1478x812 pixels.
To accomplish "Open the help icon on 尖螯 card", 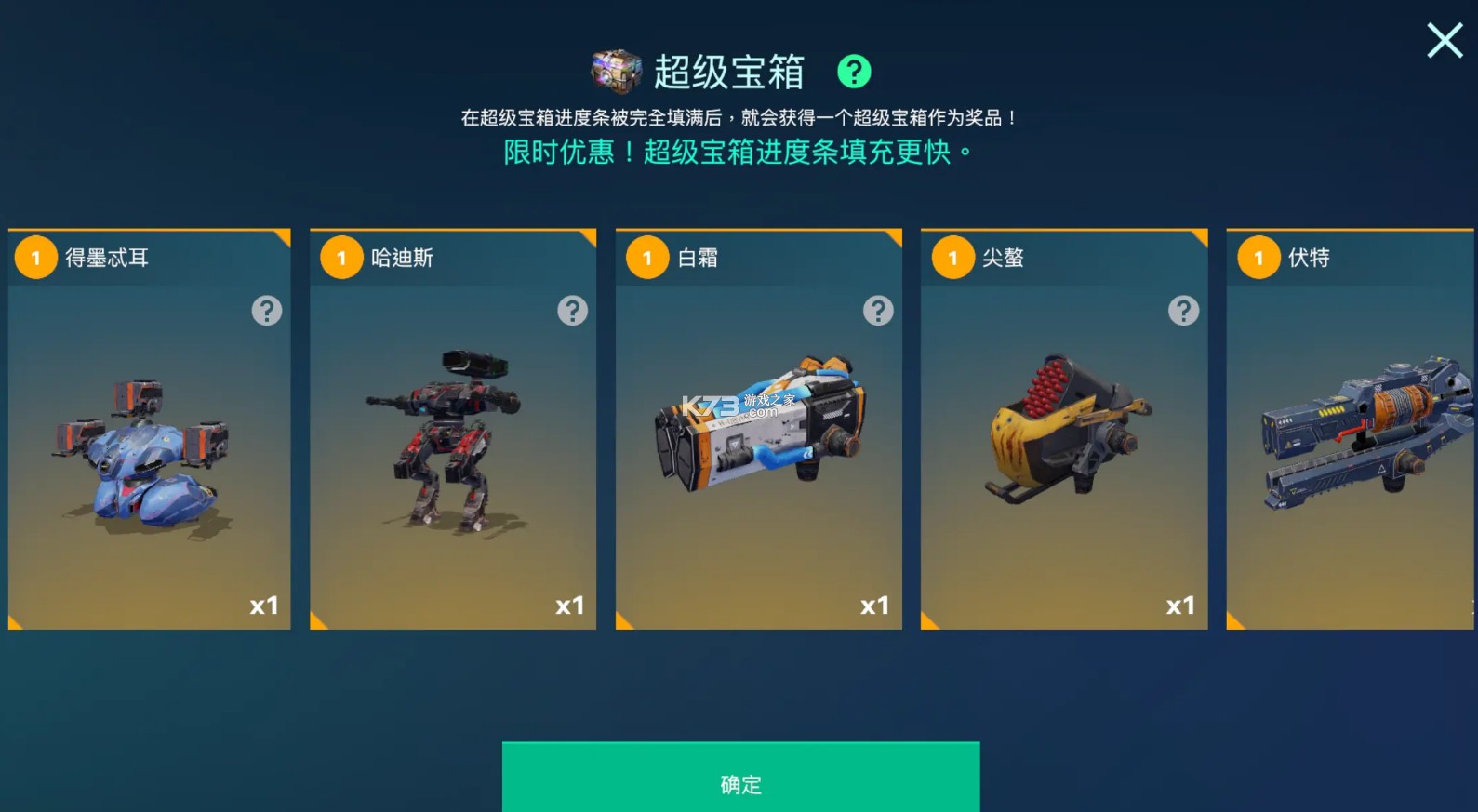I will 1183,310.
